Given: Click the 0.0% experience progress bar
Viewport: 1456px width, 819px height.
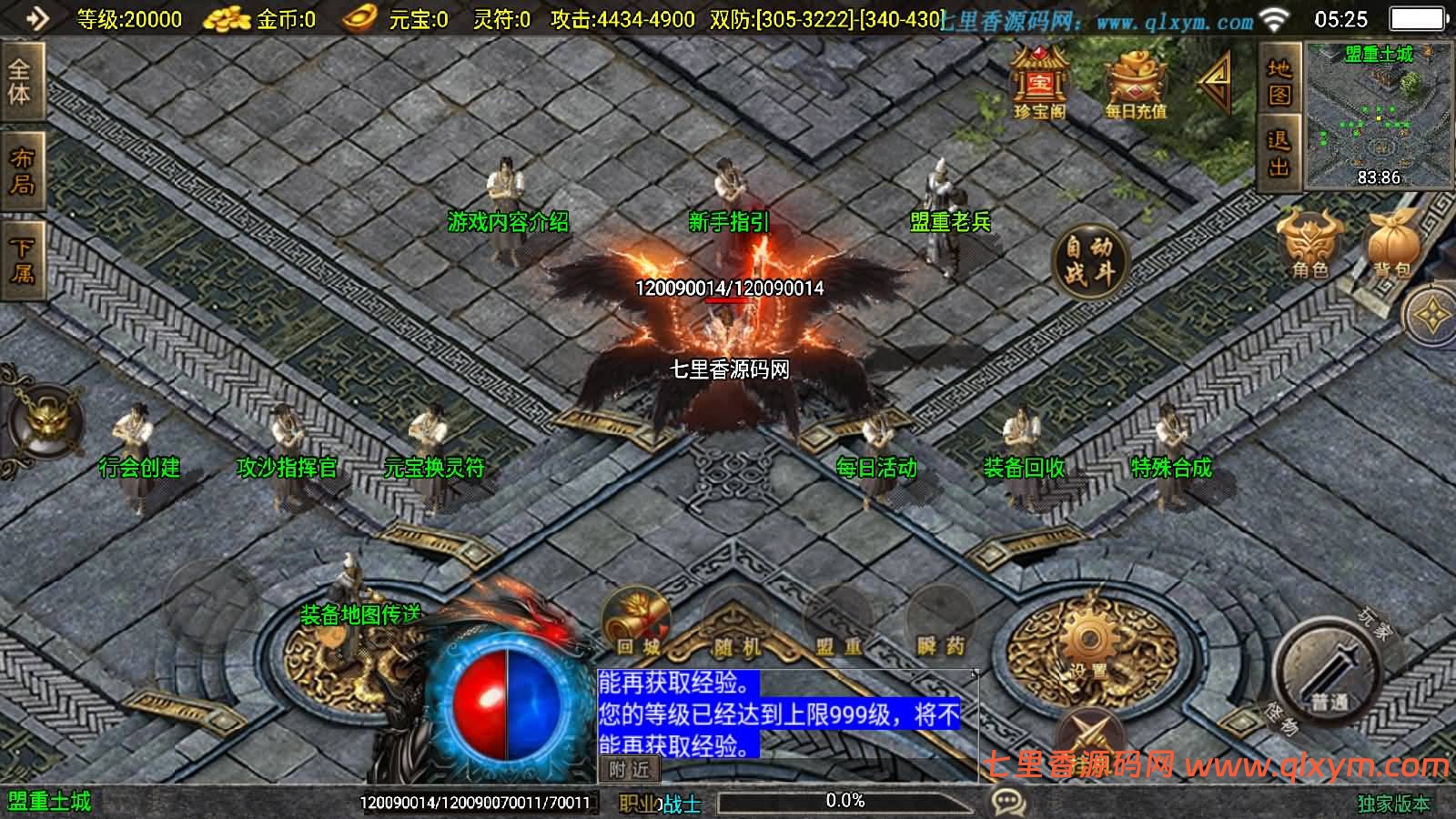Looking at the screenshot, I should coord(846,802).
